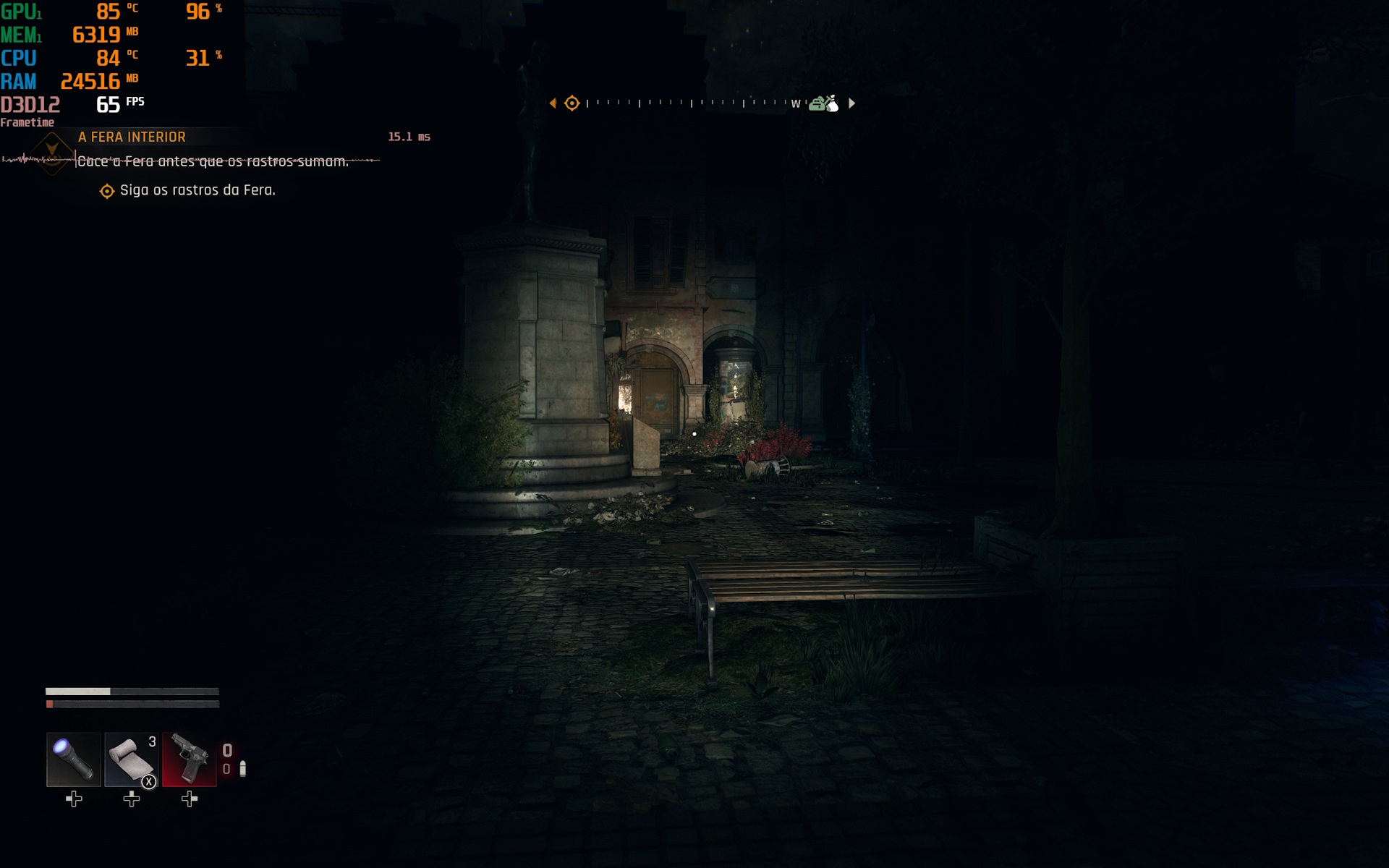Click the D-pad plus under the flashlight slot
Viewport: 1389px width, 868px height.
72,799
